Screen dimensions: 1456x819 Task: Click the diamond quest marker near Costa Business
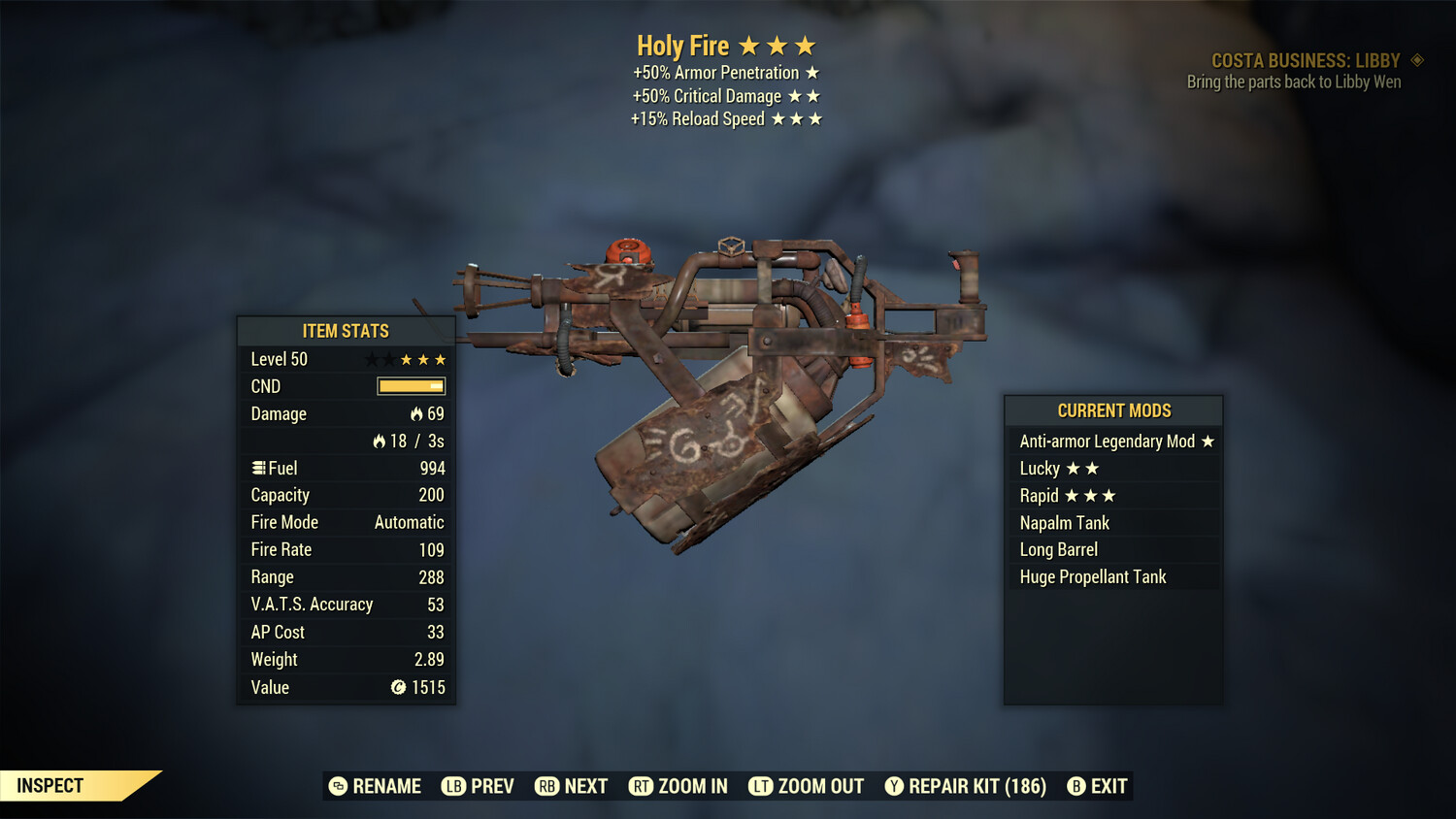pyautogui.click(x=1418, y=60)
